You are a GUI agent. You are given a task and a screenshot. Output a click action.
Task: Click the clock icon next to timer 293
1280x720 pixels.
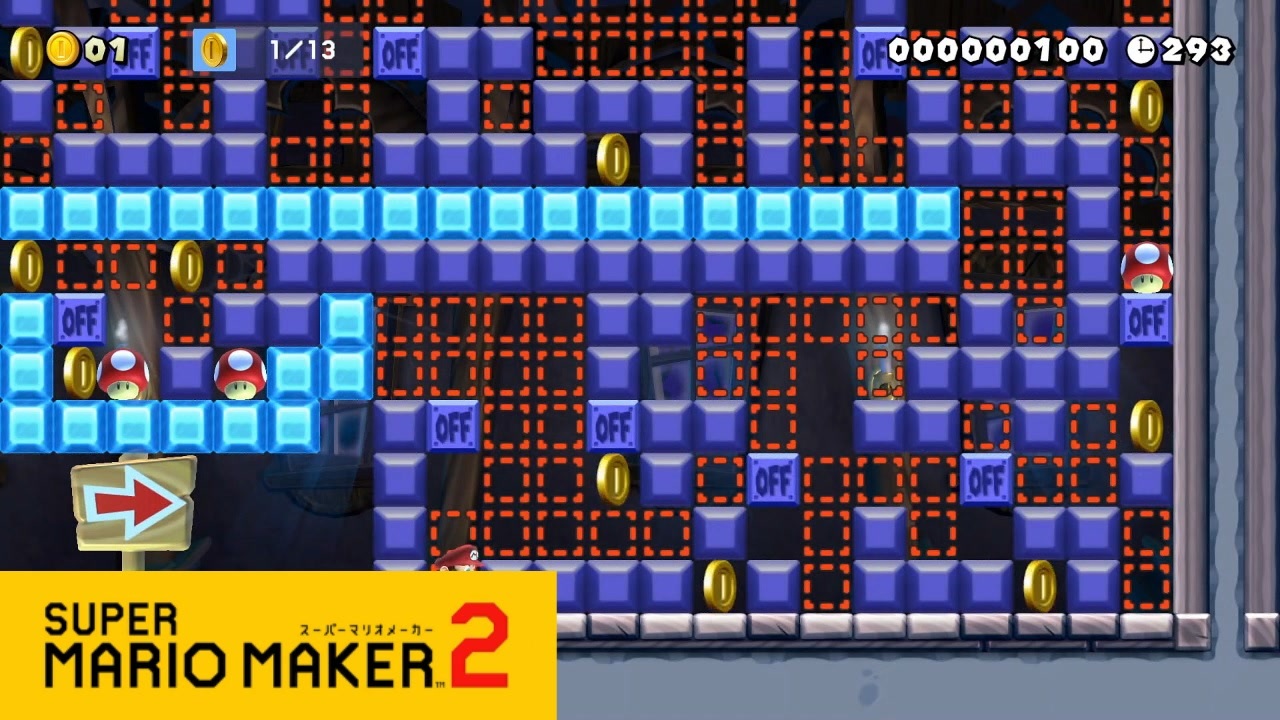1143,49
